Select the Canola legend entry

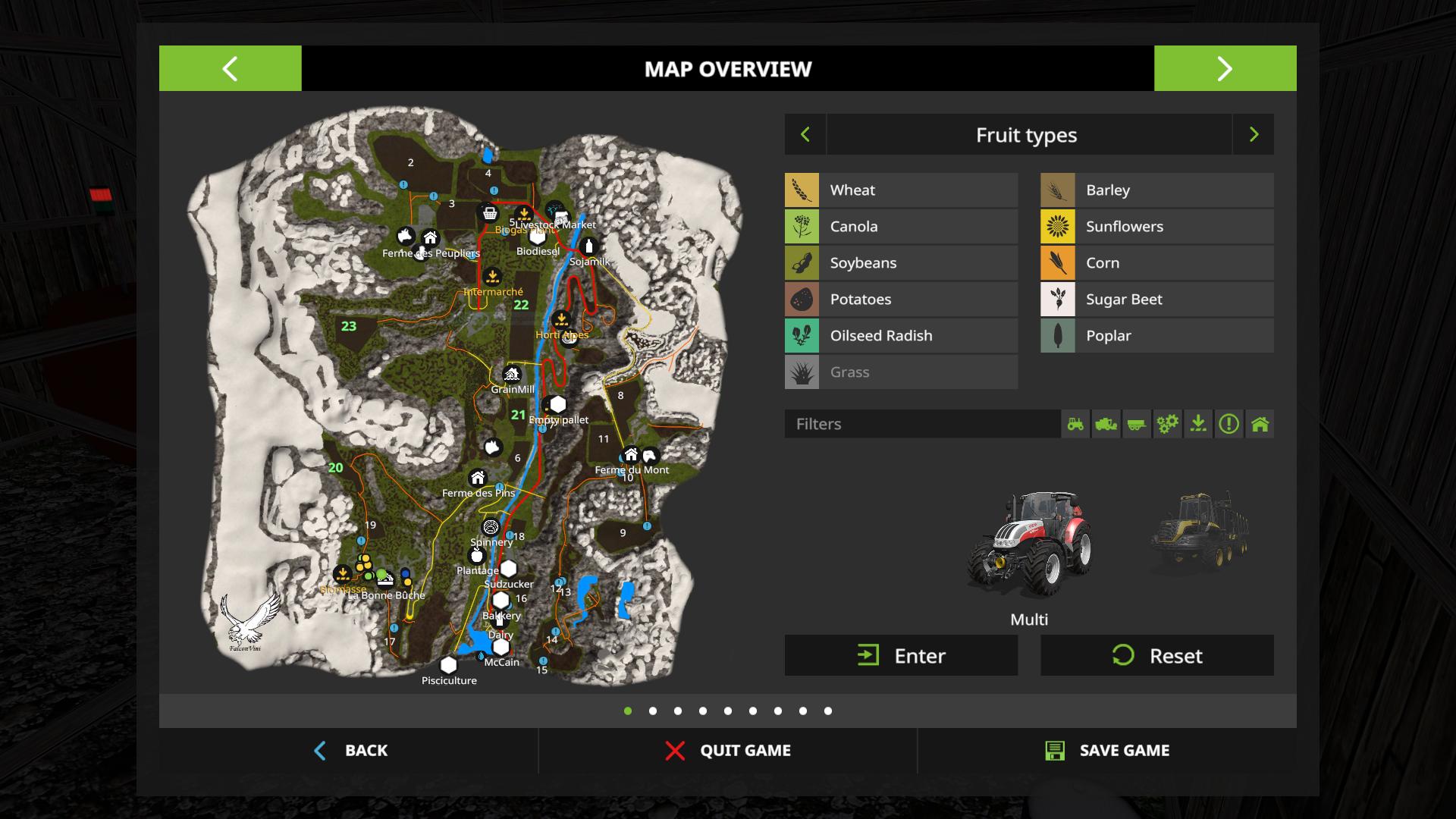(x=901, y=227)
